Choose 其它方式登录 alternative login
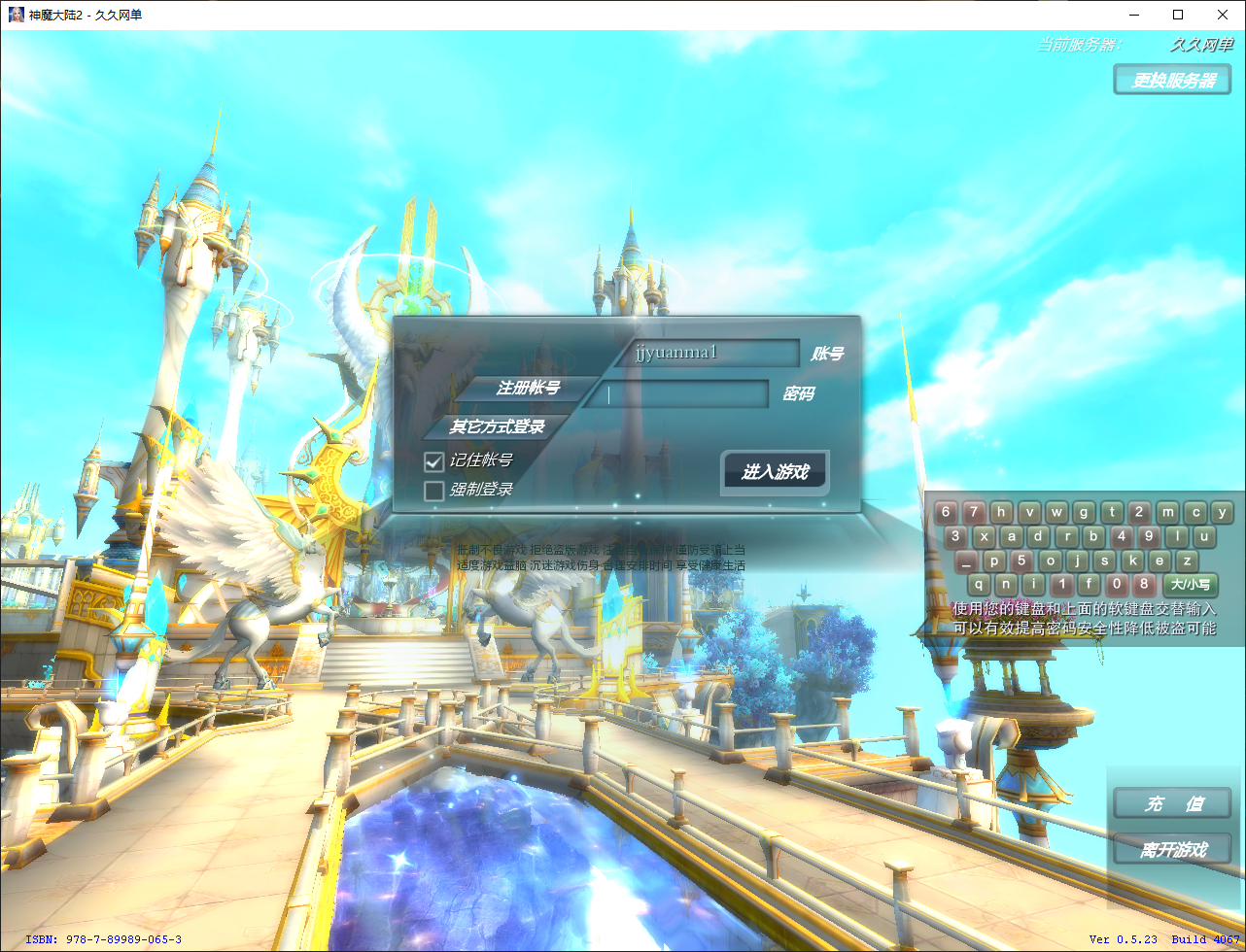1246x952 pixels. tap(497, 426)
